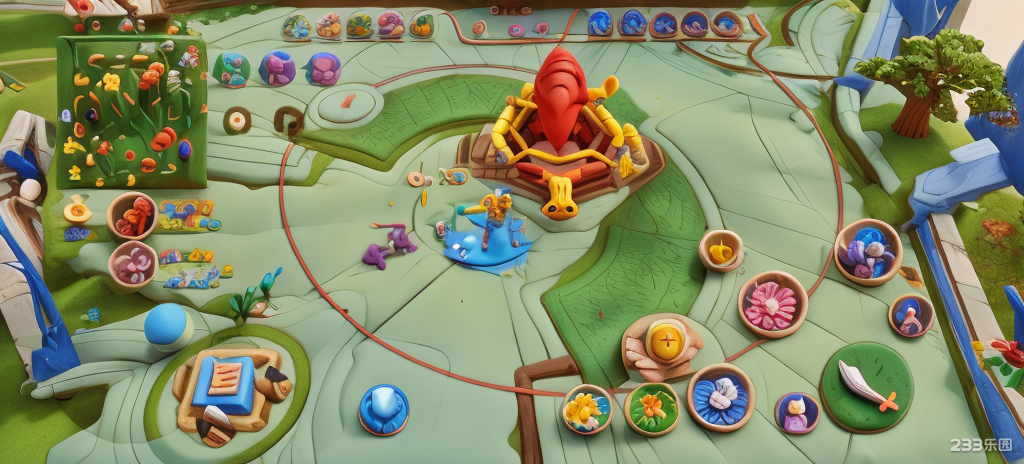1024x464 pixels.
Task: Select the orange flower on green ability
Action: click(651, 408)
